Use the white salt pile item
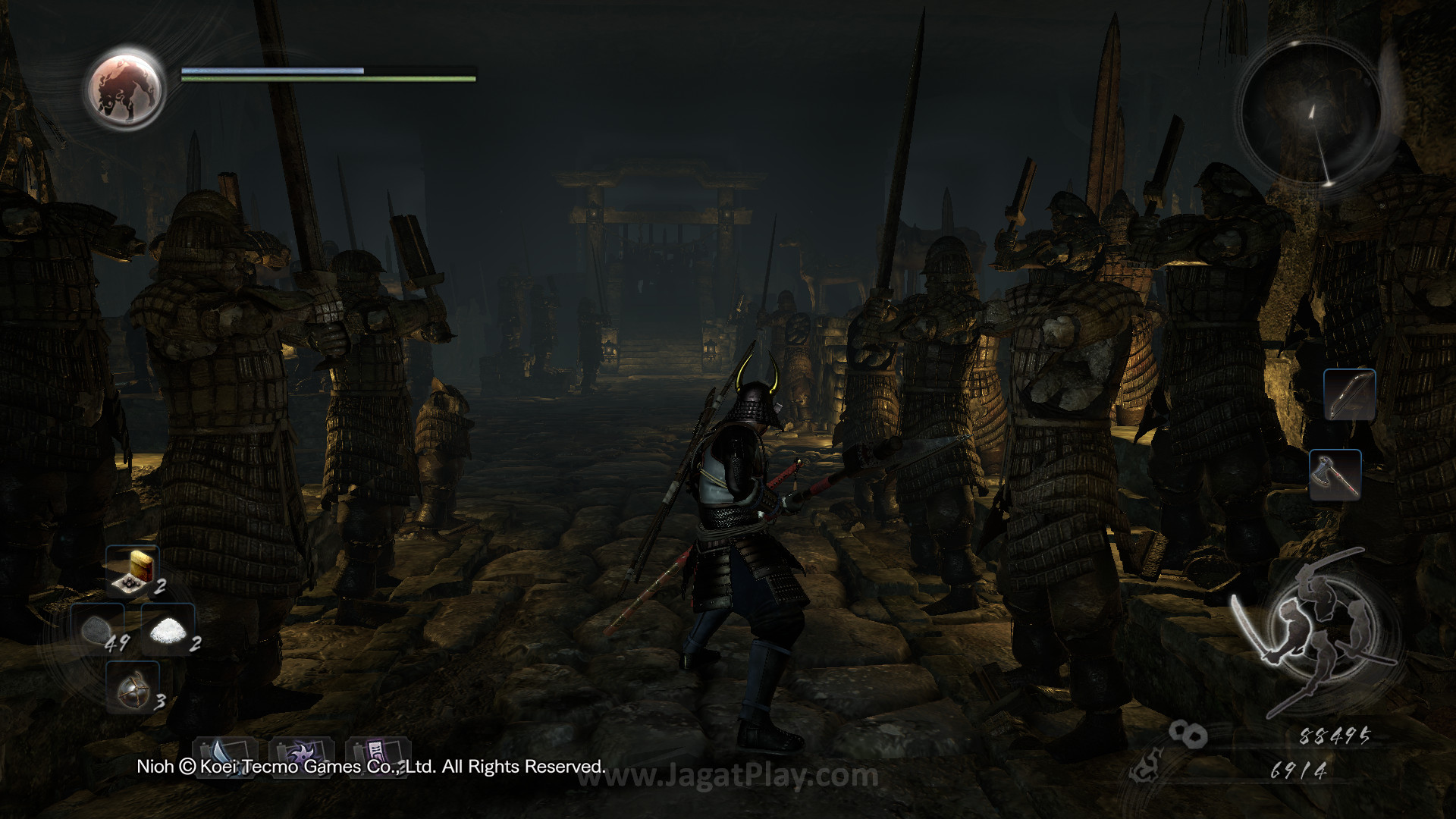The width and height of the screenshot is (1456, 819). 168,631
